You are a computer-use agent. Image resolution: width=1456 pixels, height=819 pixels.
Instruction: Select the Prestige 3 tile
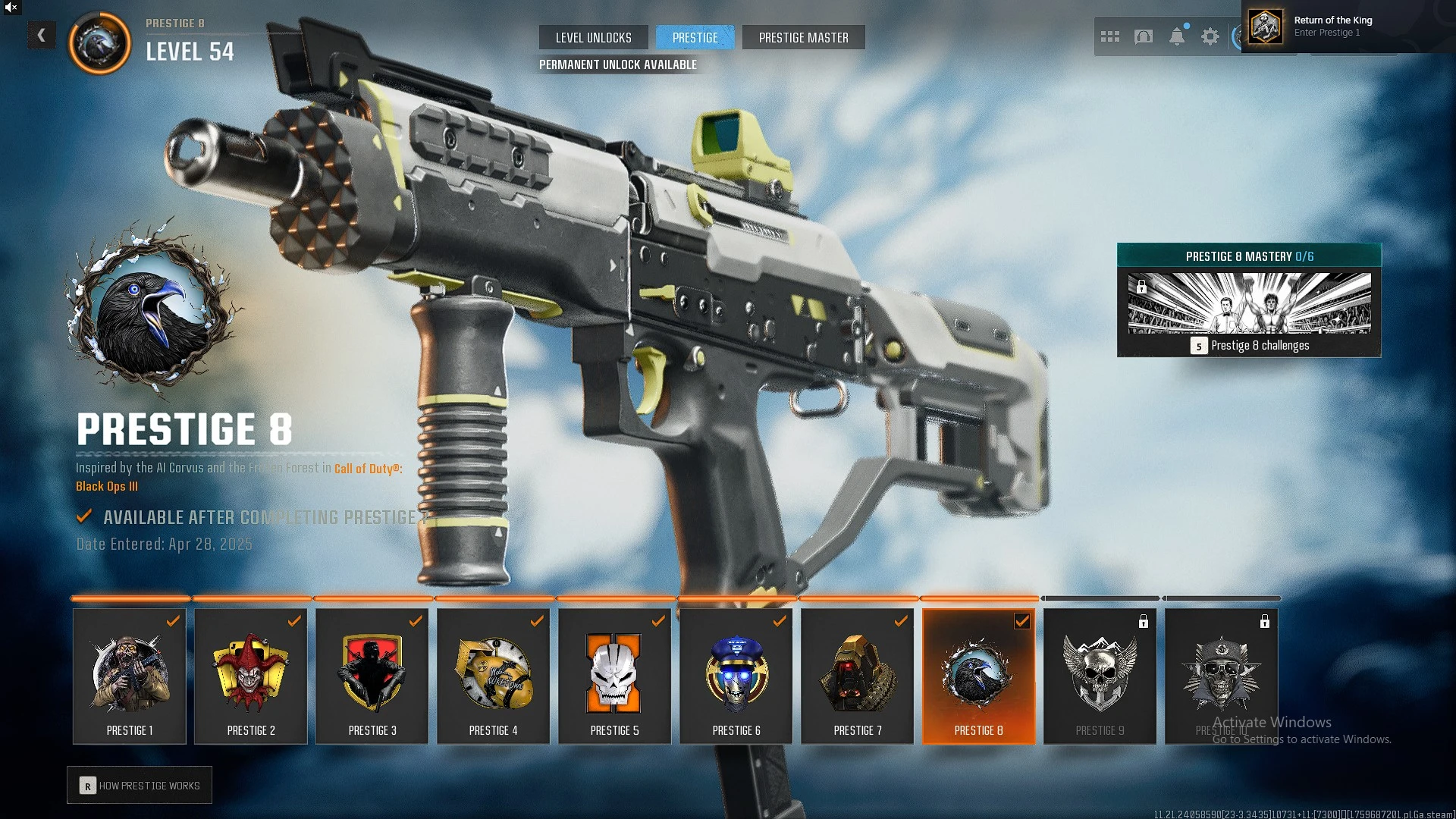click(372, 676)
